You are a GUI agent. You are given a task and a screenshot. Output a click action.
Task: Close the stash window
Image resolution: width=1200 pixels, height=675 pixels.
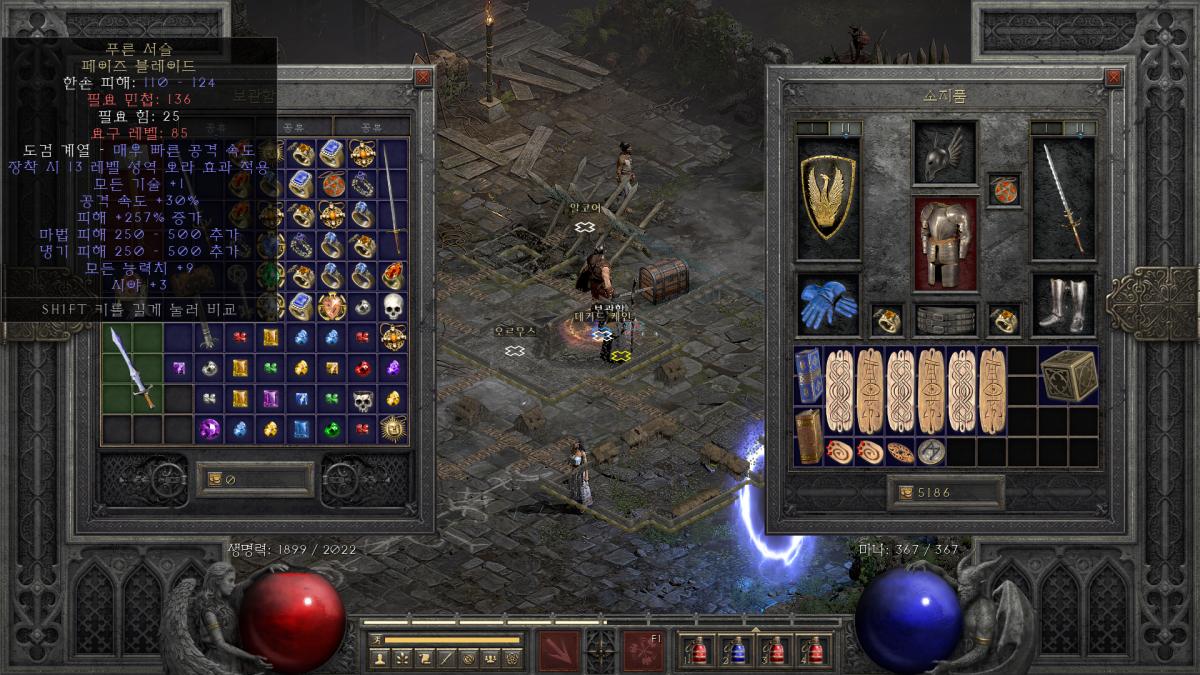(x=423, y=77)
